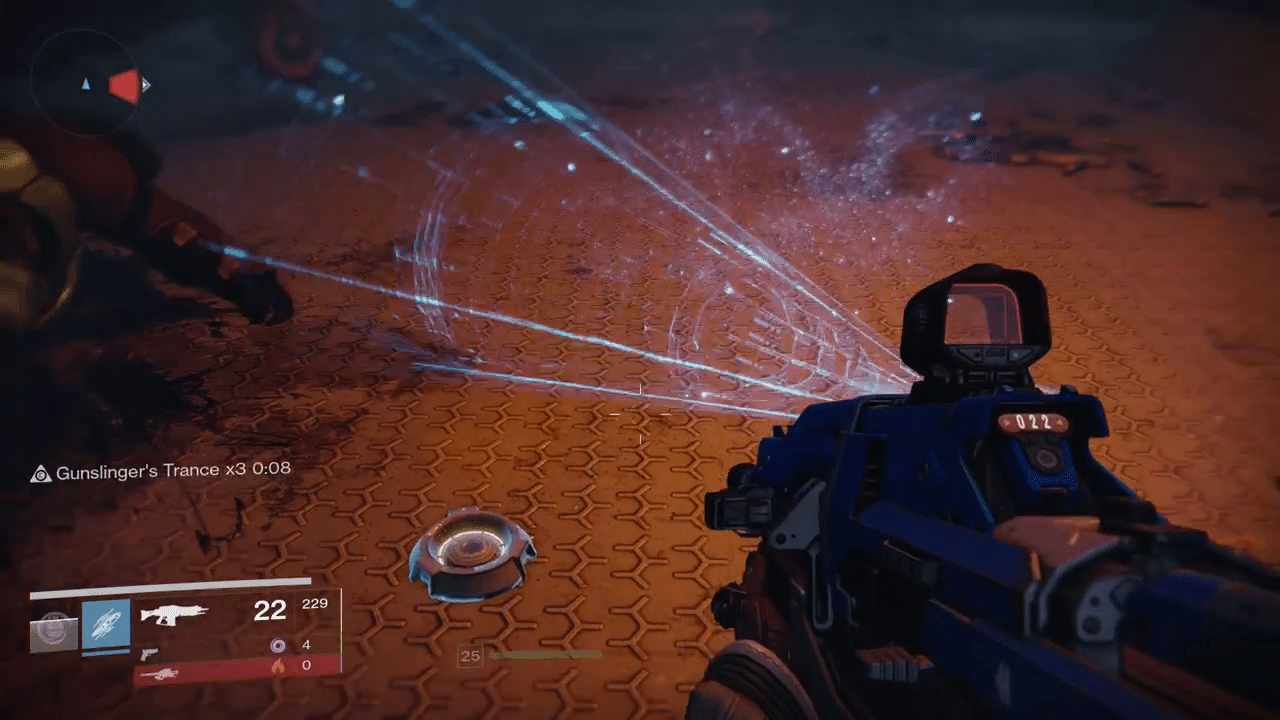Activate the blue melee ability icon
This screenshot has height=720, width=1280.
(x=106, y=625)
